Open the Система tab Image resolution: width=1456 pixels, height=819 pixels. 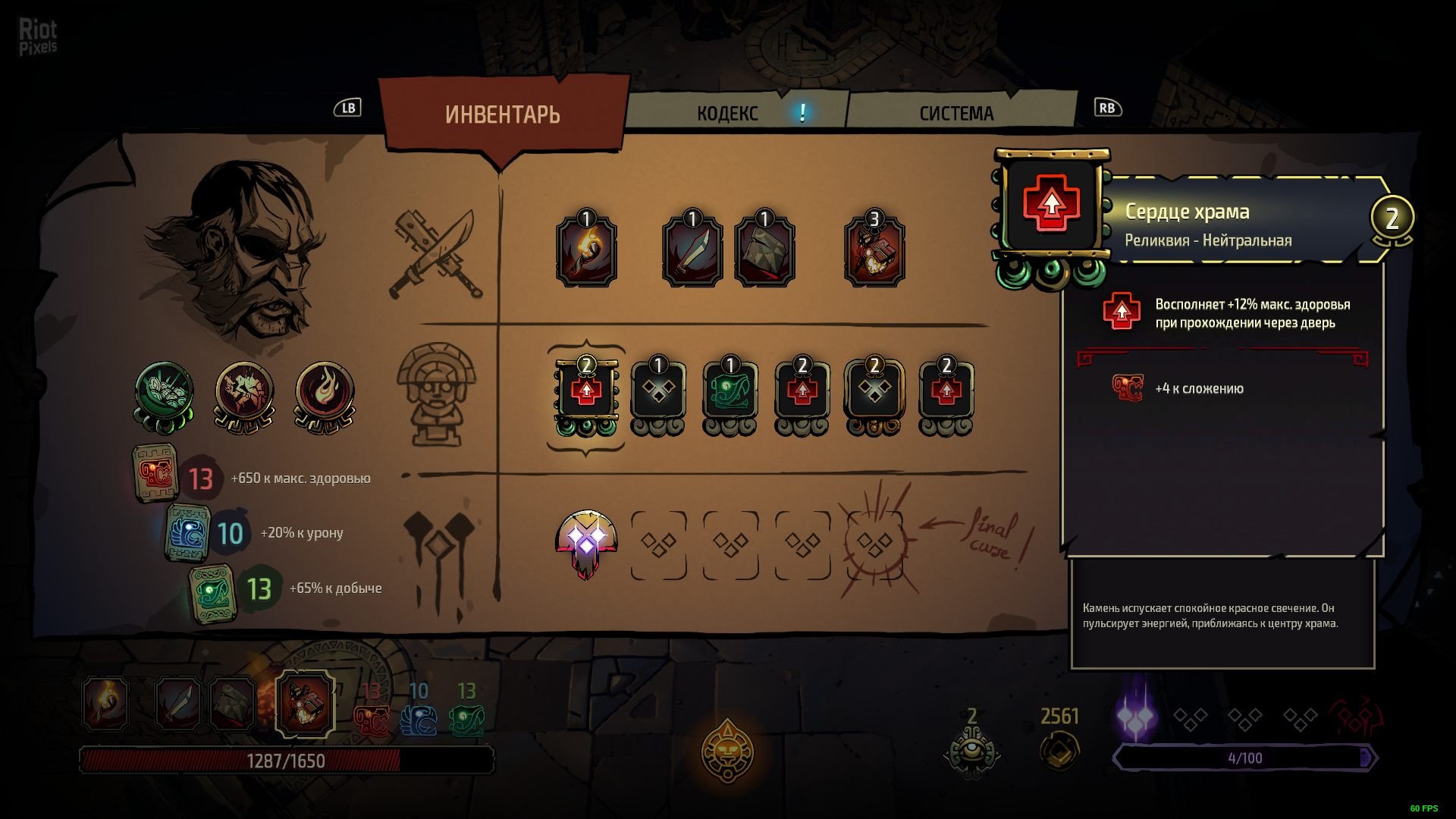pyautogui.click(x=956, y=114)
